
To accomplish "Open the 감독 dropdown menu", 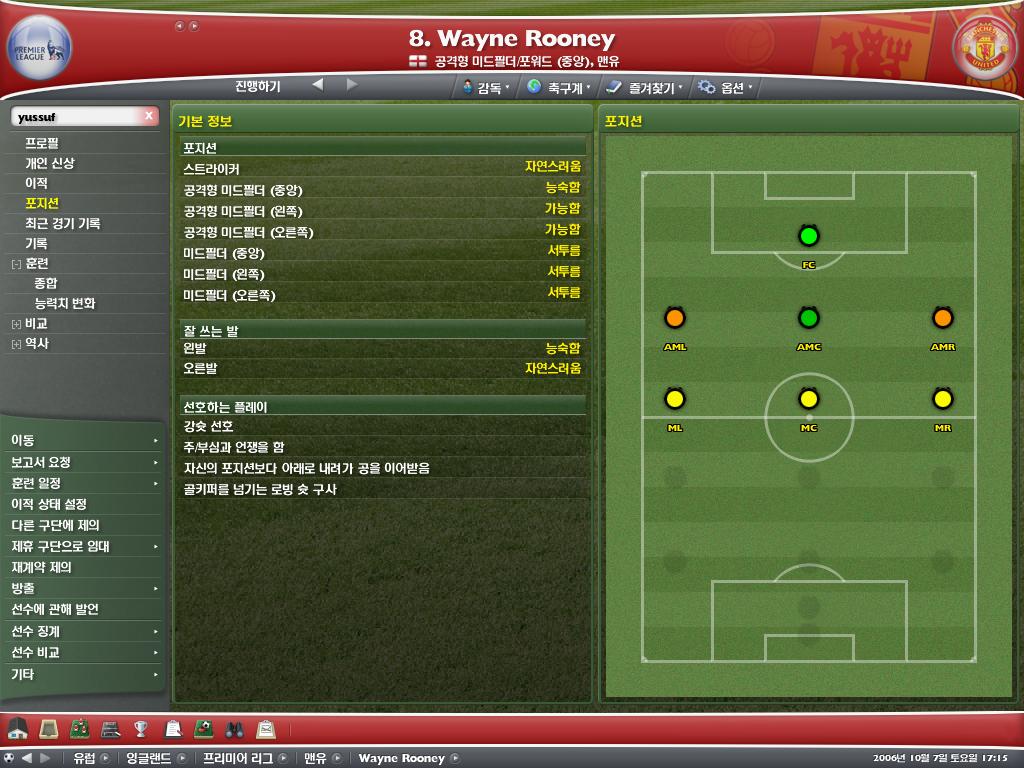I will pos(486,87).
